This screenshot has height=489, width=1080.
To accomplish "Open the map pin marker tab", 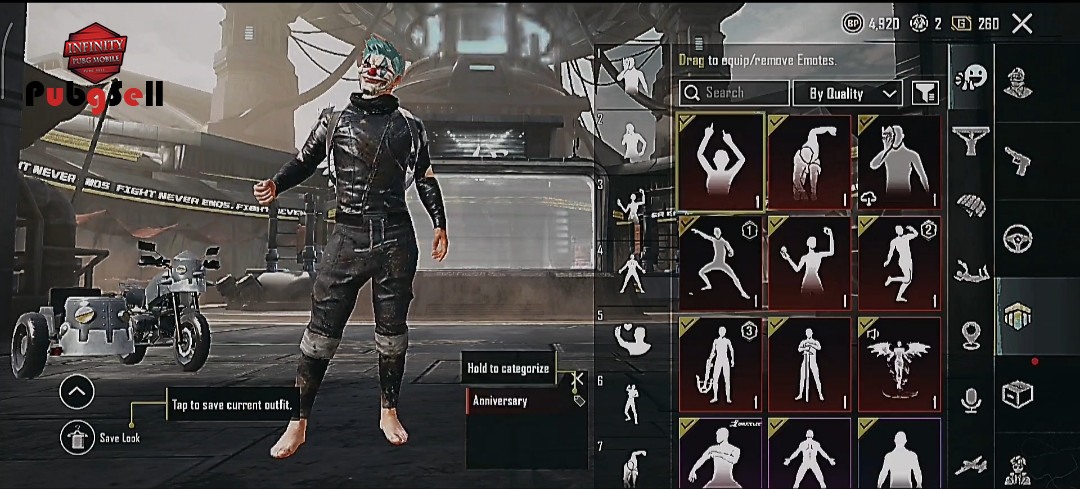I will click(970, 335).
